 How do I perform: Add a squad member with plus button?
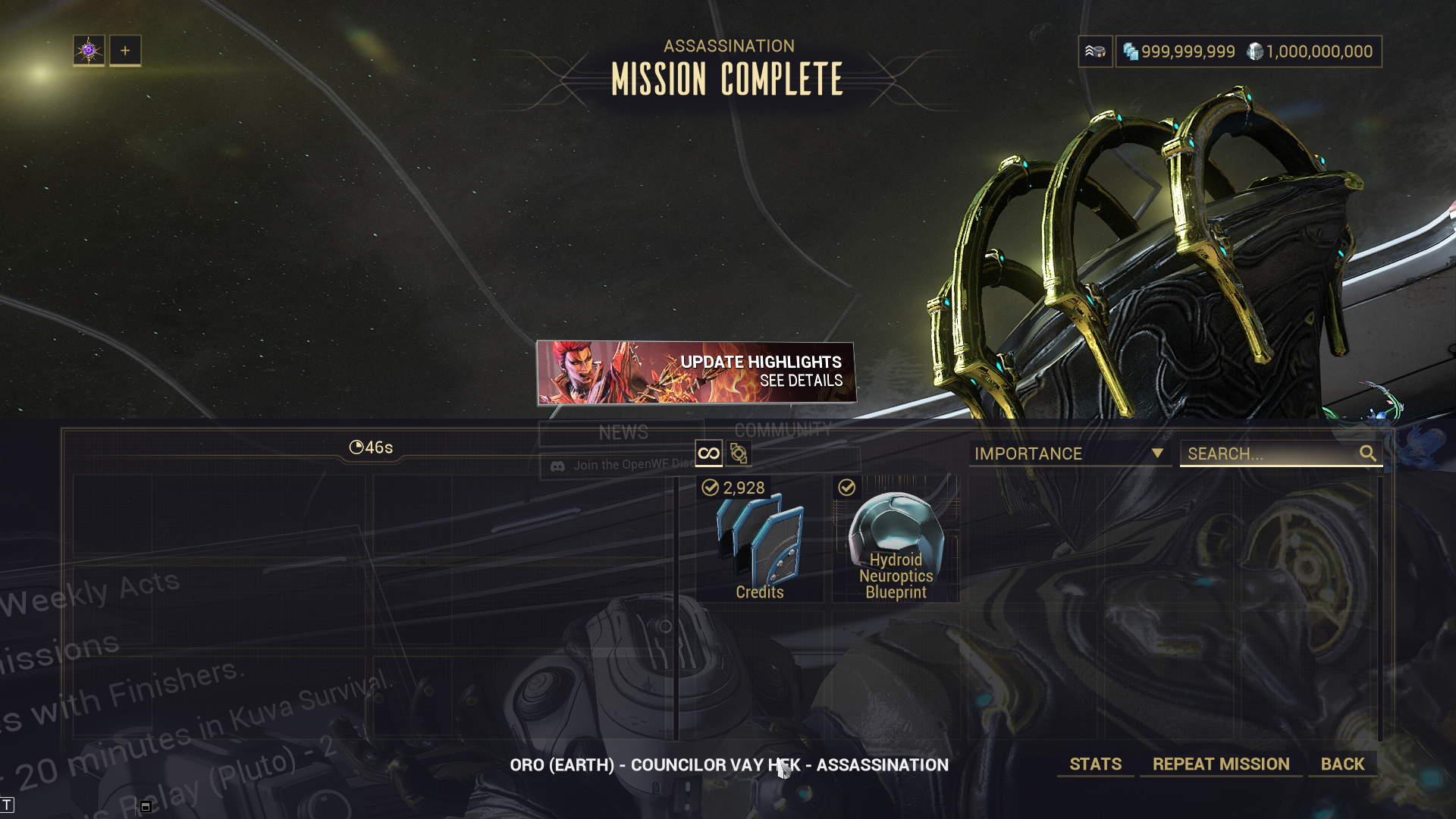[125, 51]
